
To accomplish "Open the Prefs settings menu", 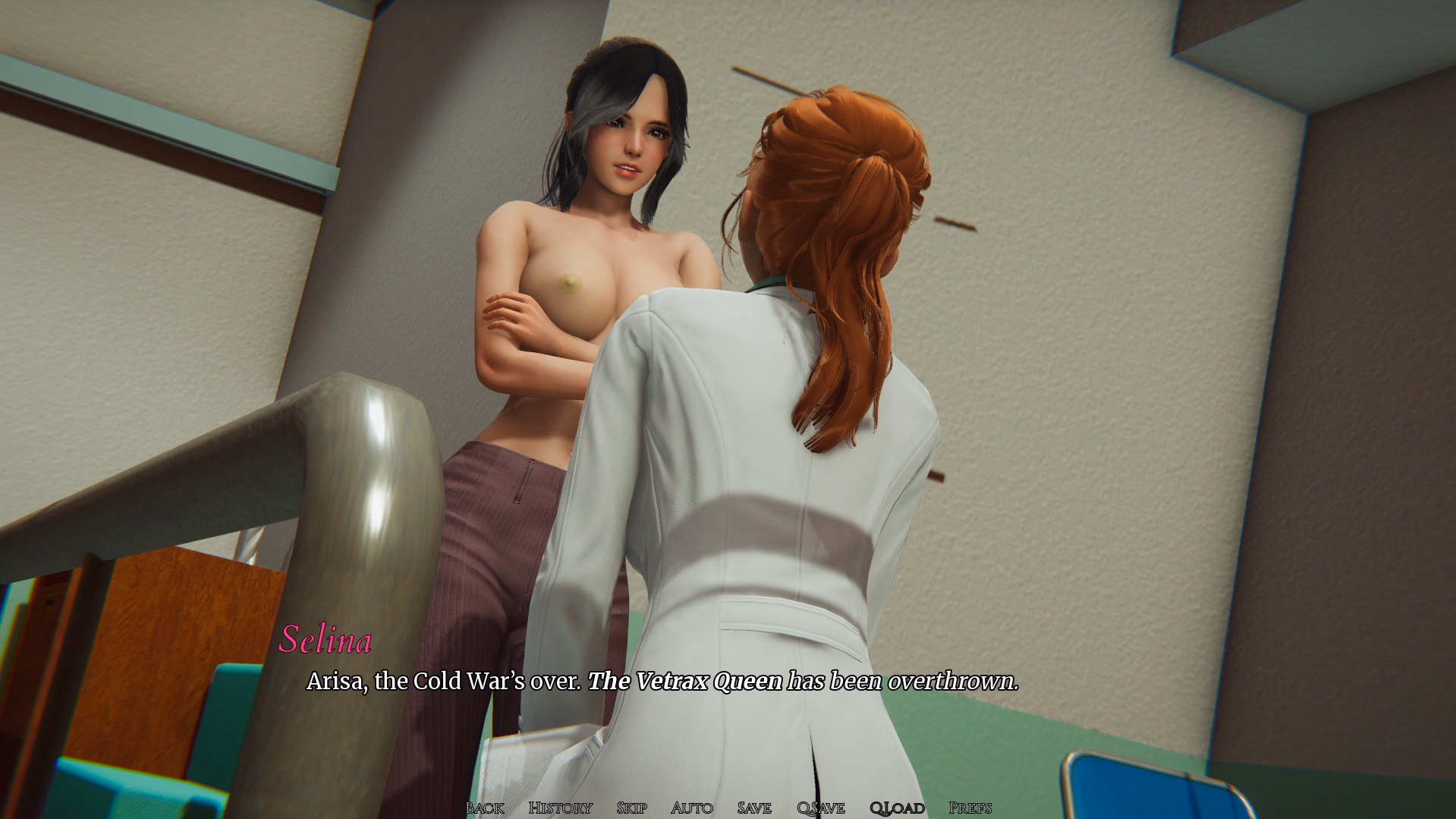I will [970, 808].
